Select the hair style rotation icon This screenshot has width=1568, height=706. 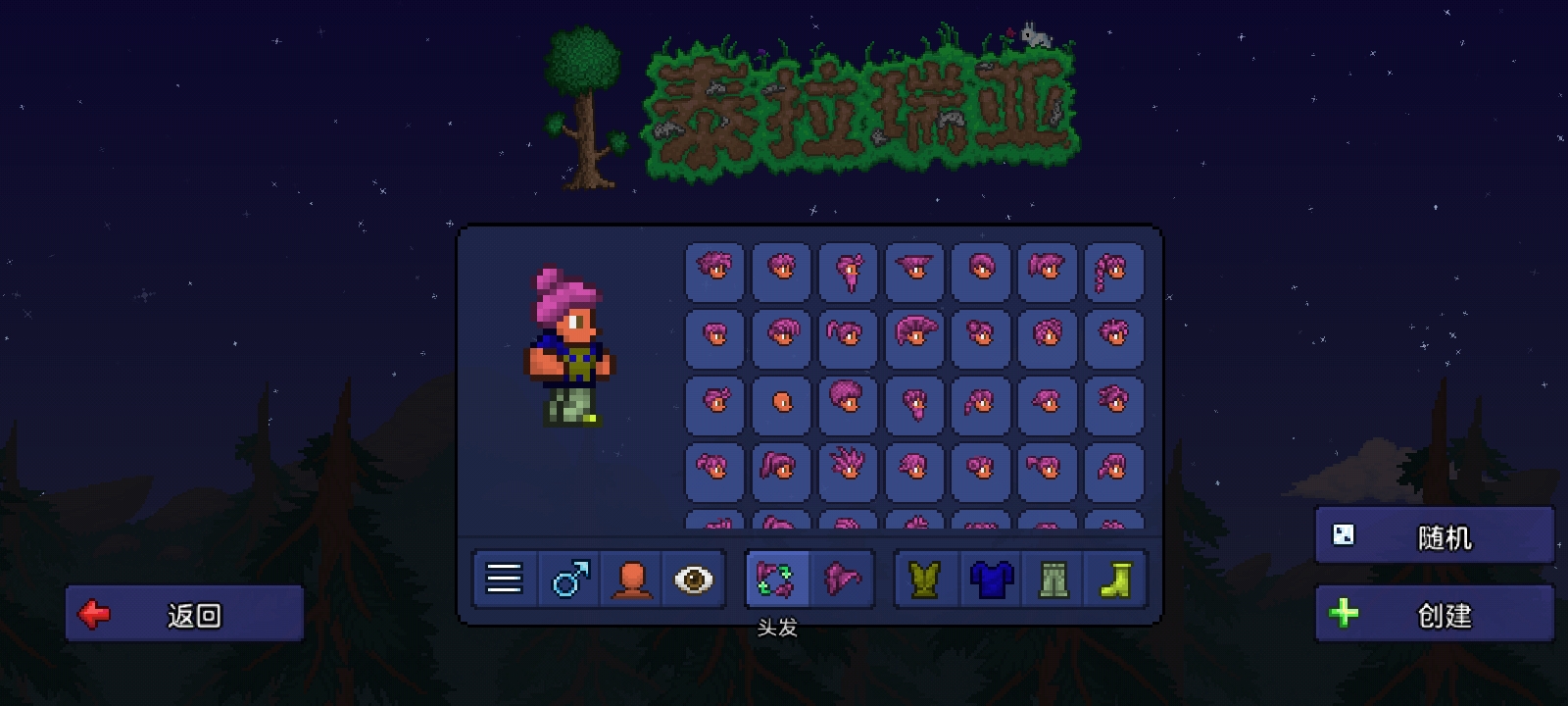(777, 579)
